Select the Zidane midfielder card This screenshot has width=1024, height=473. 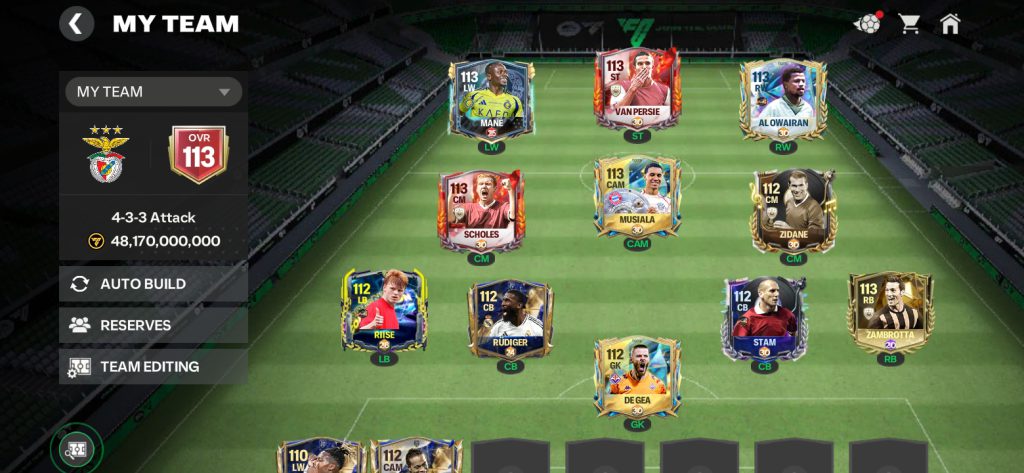(793, 208)
